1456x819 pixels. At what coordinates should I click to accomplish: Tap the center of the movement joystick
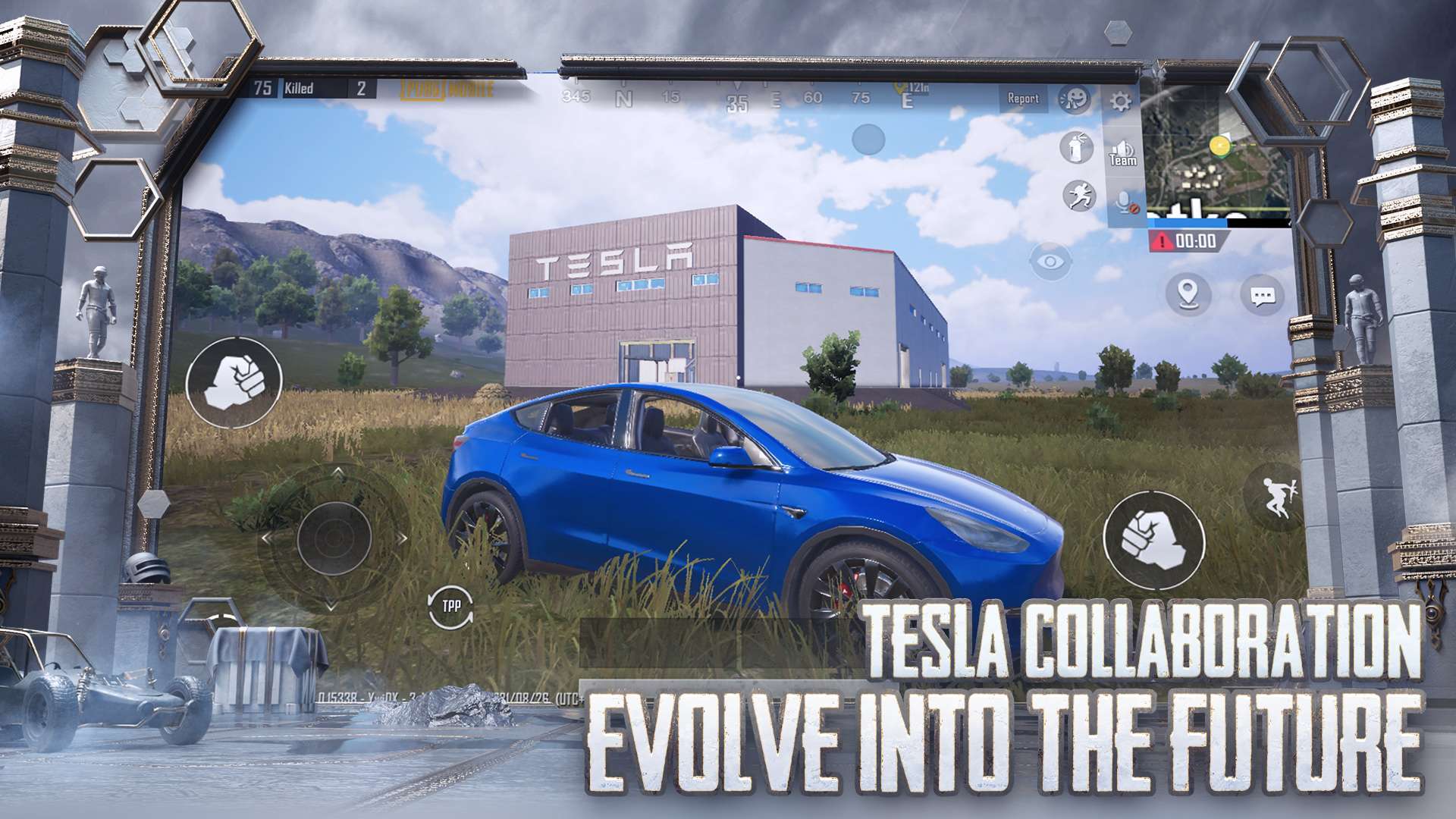click(x=334, y=538)
